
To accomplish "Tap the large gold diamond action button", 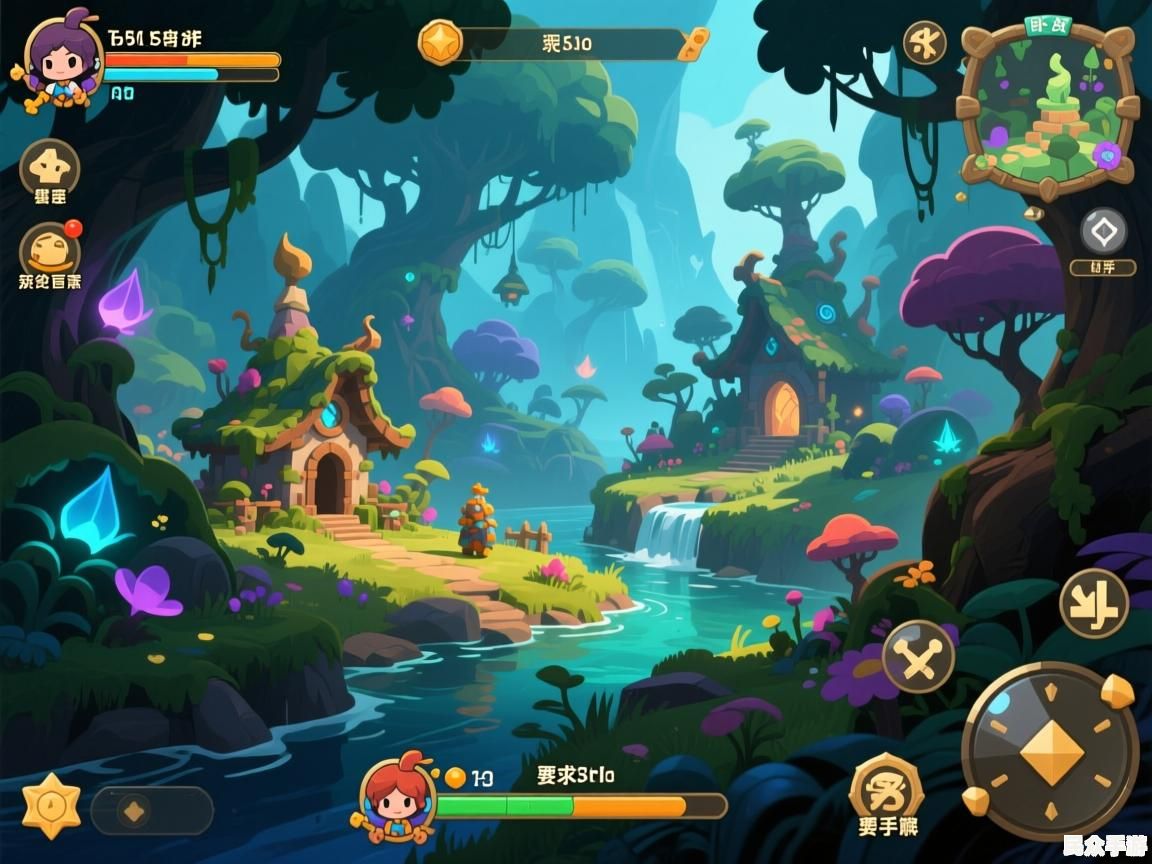I will pyautogui.click(x=1050, y=751).
